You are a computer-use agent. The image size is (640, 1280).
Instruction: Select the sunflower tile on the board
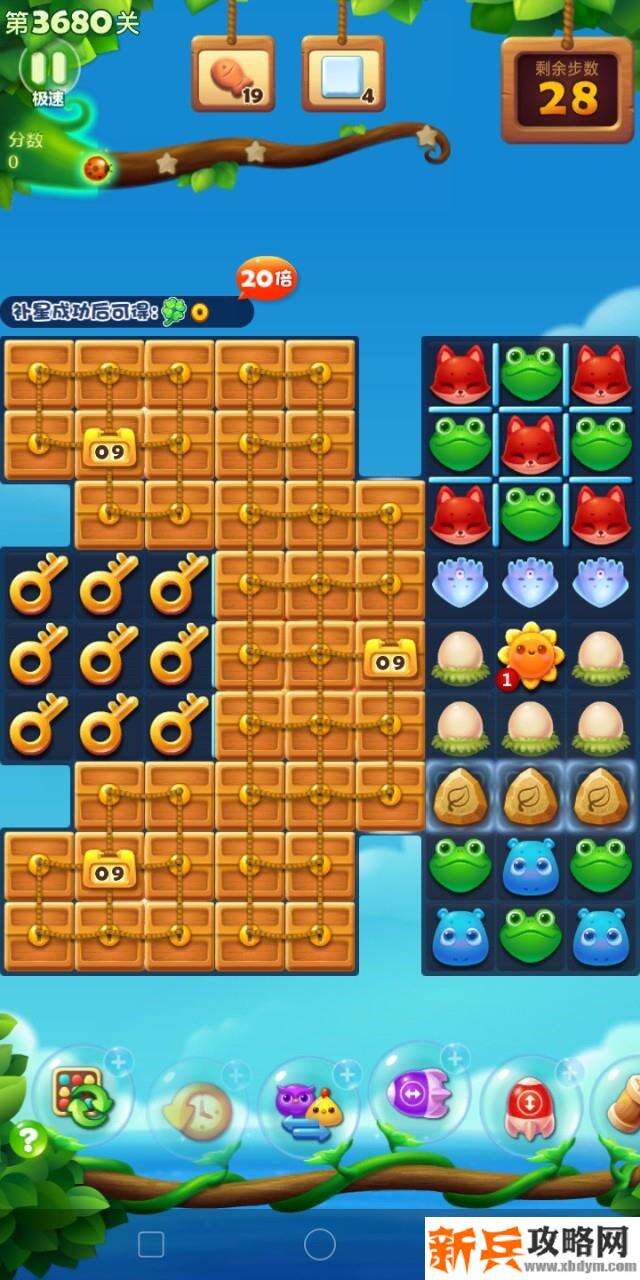click(x=530, y=653)
